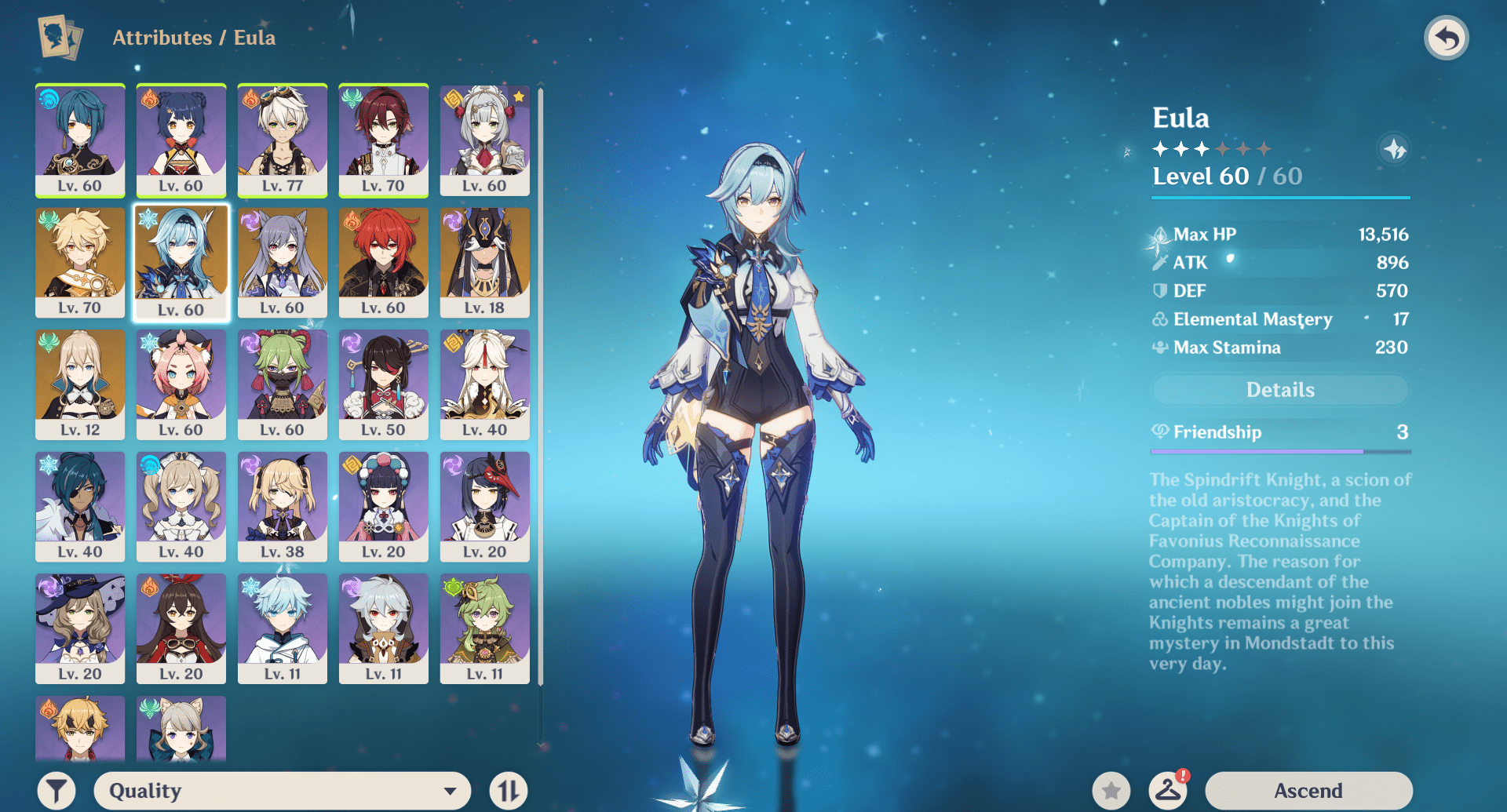Click the Friendship emblem icon
Viewport: 1507px width, 812px height.
pos(1159,432)
